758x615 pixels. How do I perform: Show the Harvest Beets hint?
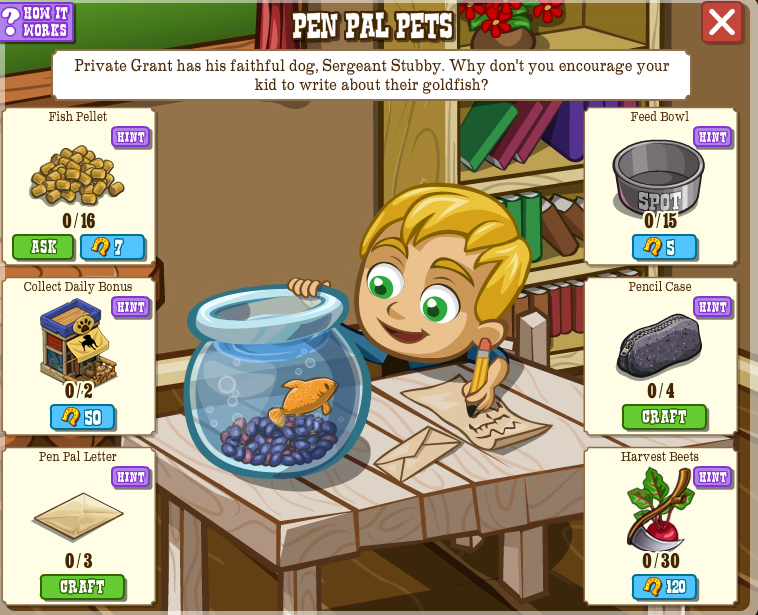(712, 477)
